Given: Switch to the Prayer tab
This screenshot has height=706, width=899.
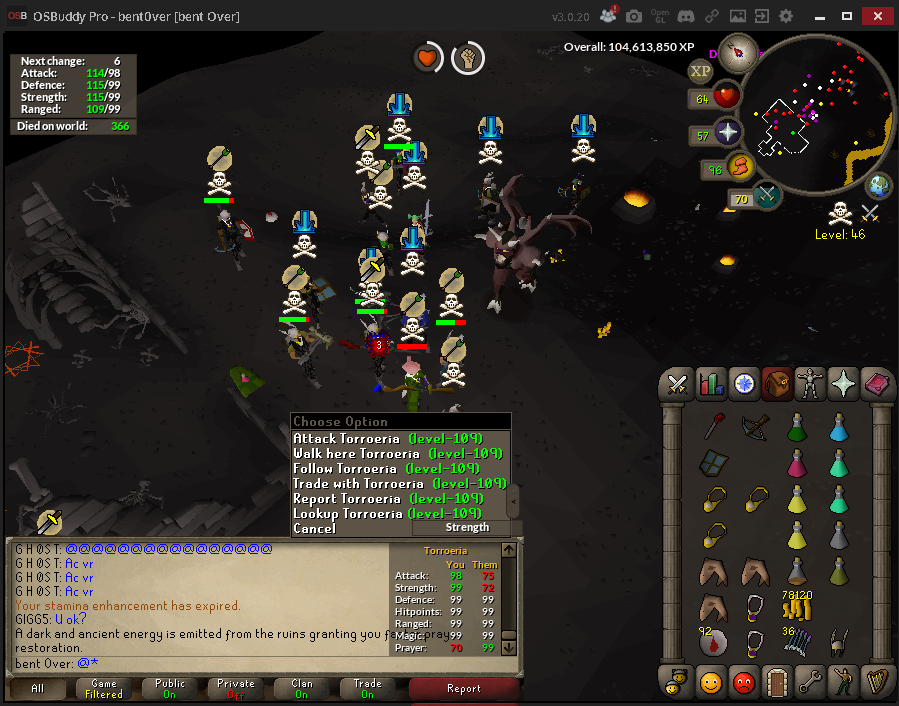Looking at the screenshot, I should (842, 383).
